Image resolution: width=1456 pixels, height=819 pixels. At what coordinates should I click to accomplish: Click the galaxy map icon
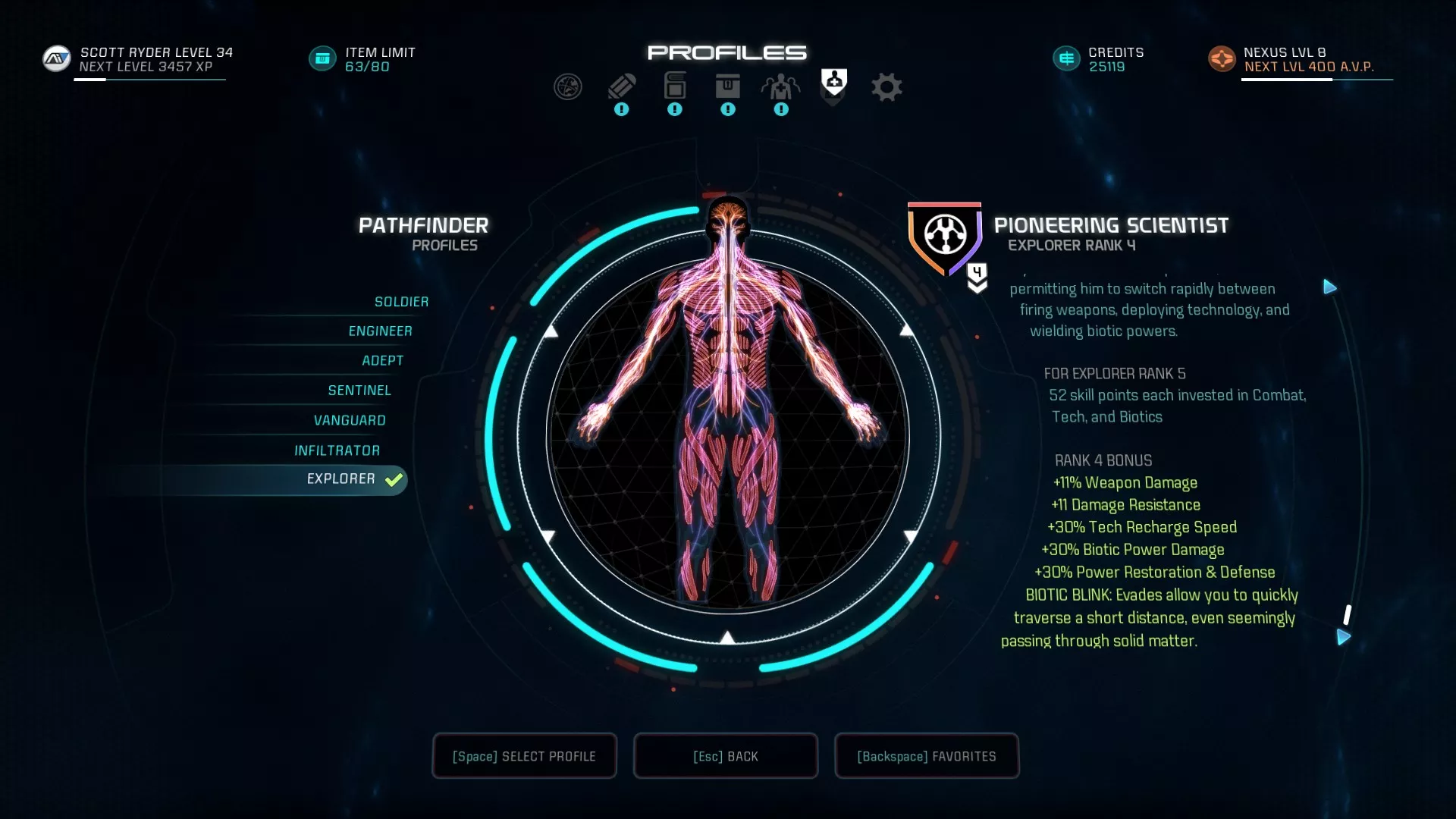click(569, 86)
